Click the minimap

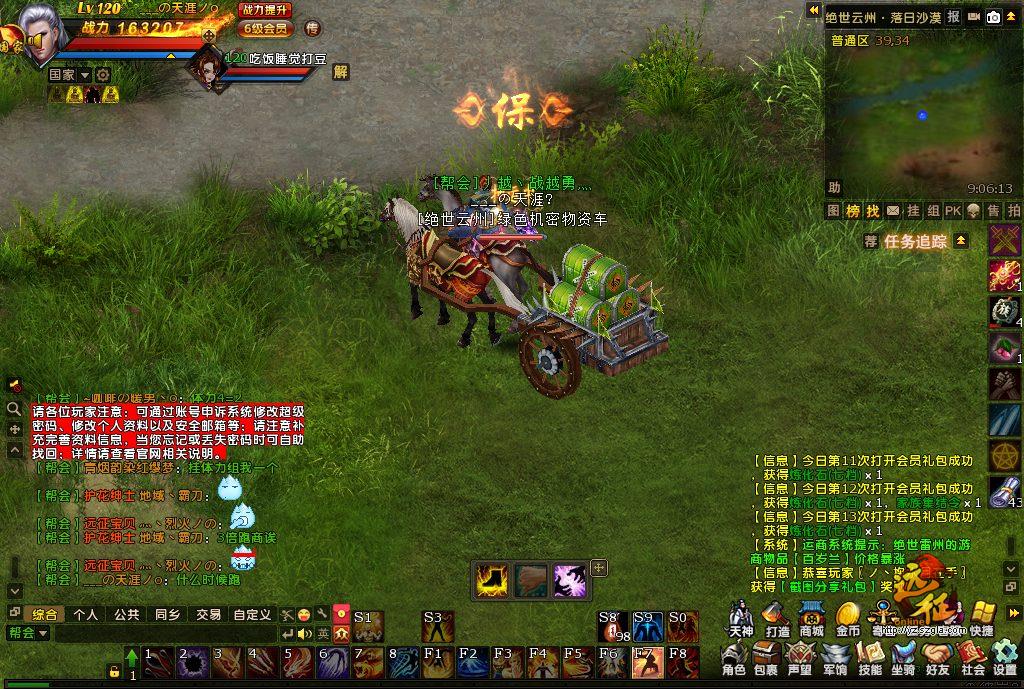(921, 115)
